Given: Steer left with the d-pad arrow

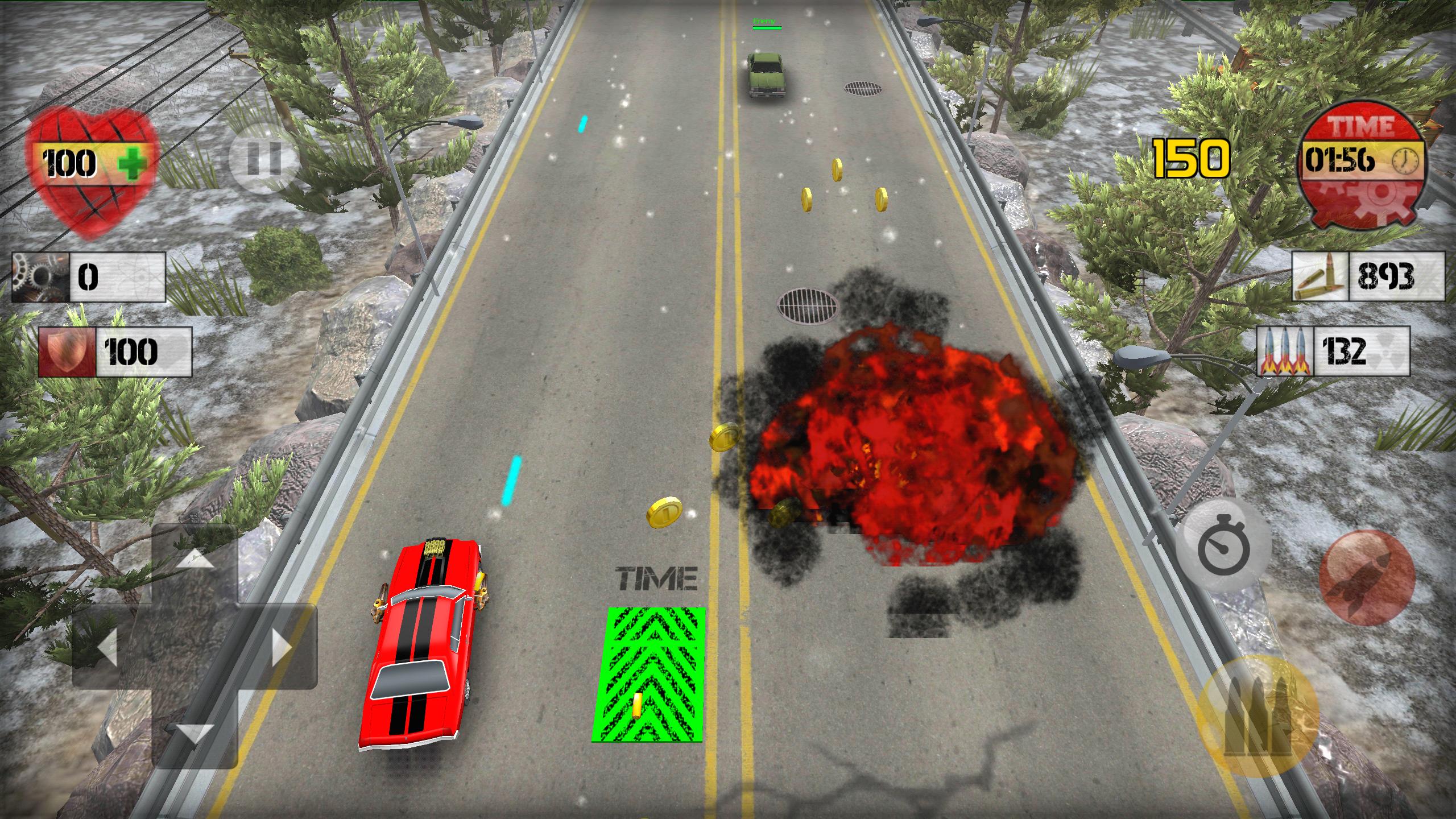Looking at the screenshot, I should [108, 647].
